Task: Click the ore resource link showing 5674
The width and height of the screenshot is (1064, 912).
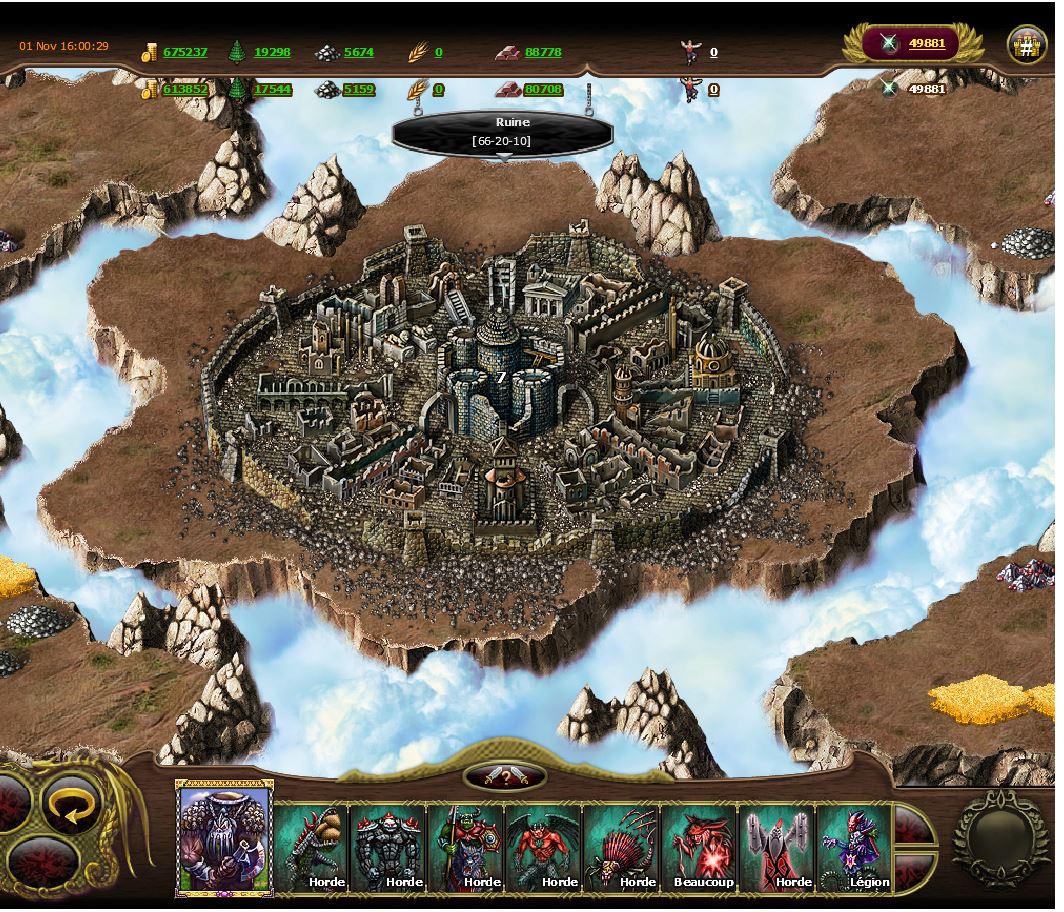Action: coord(359,52)
